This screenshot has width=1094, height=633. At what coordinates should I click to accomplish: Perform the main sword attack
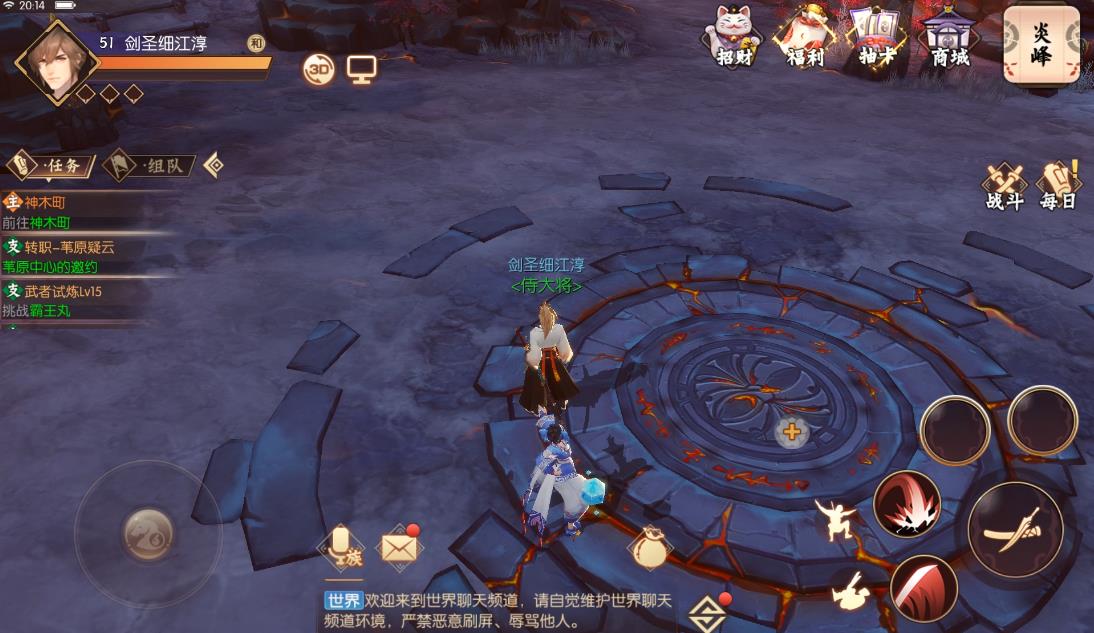(1014, 529)
